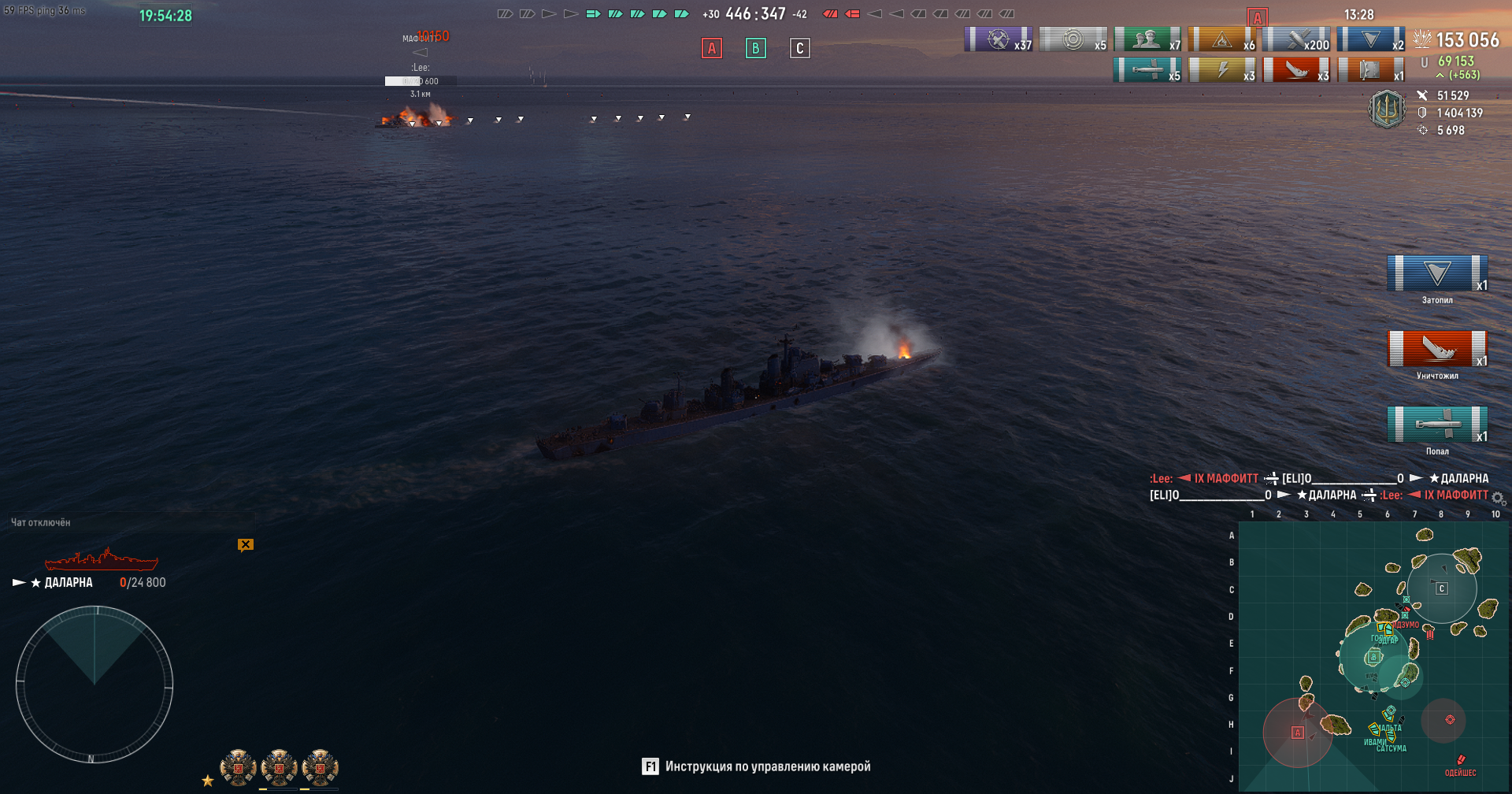Click the ribbon labeled Уничтожил

[x=1437, y=349]
